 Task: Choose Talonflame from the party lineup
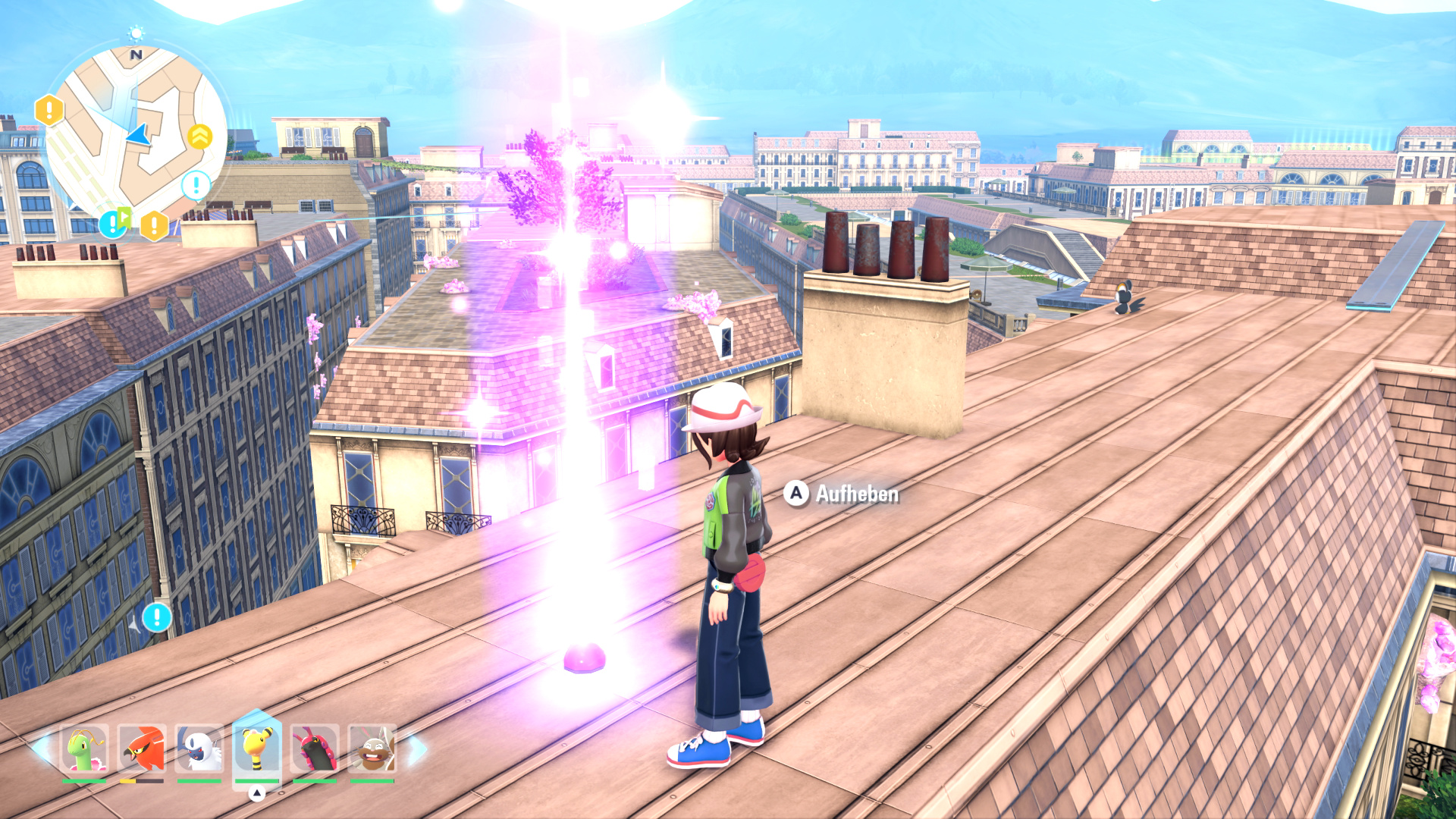[x=142, y=749]
